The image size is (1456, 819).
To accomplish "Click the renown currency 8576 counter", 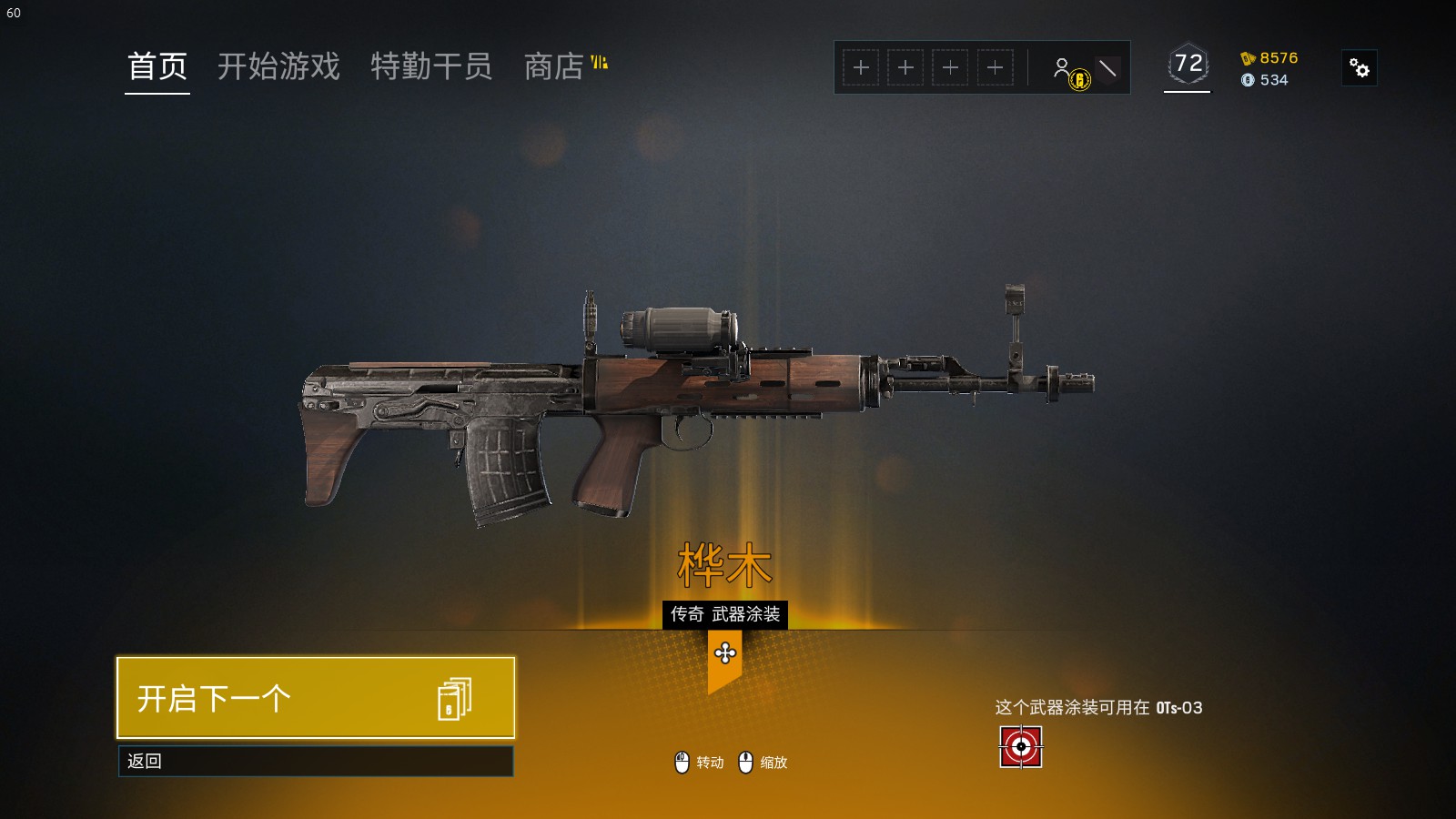I will 1269,58.
